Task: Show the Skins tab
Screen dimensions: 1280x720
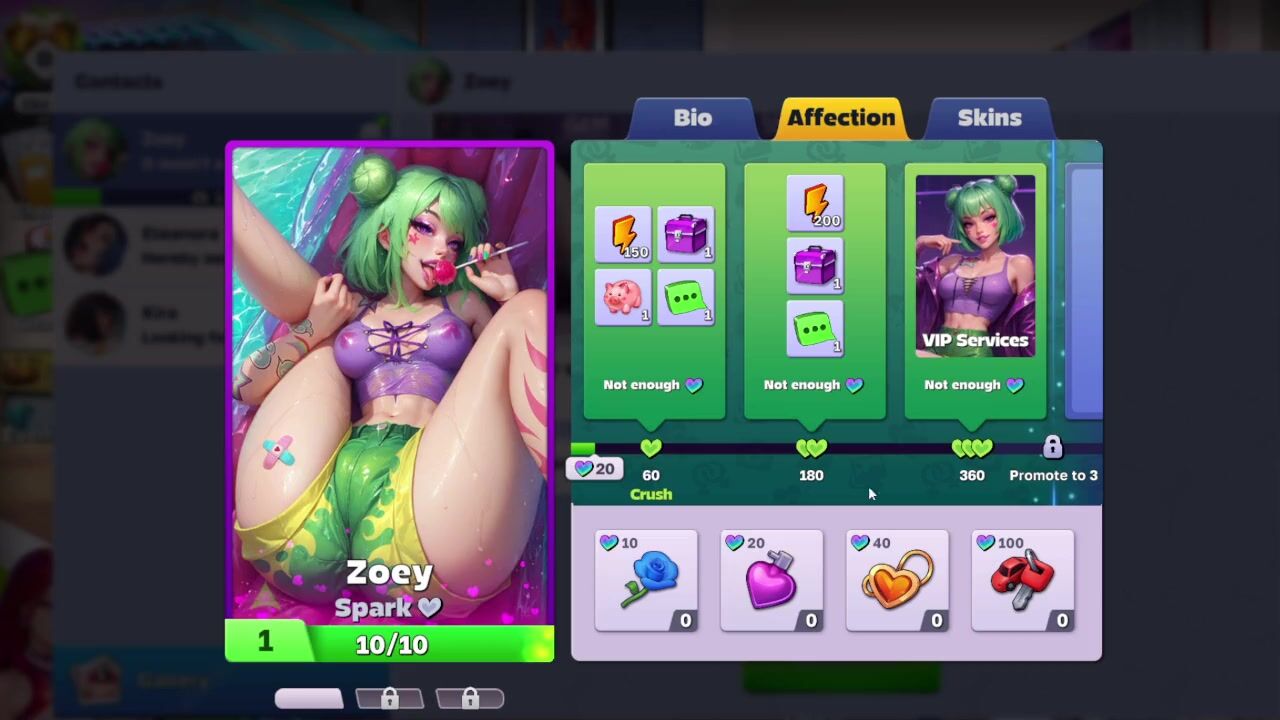Action: tap(989, 118)
